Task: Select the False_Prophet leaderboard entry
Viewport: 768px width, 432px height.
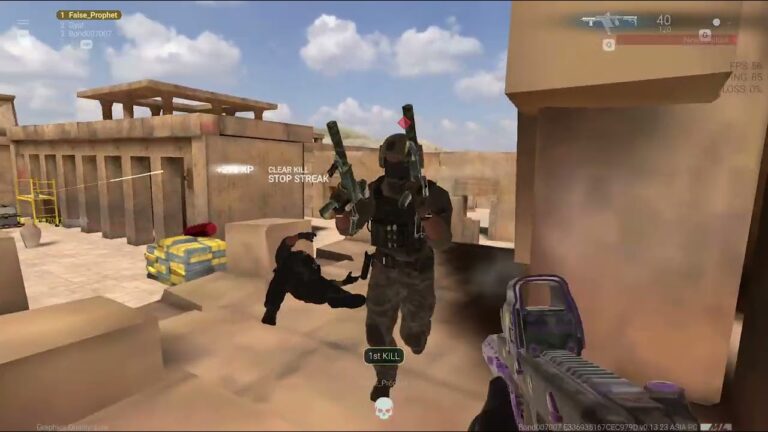Action: (89, 15)
